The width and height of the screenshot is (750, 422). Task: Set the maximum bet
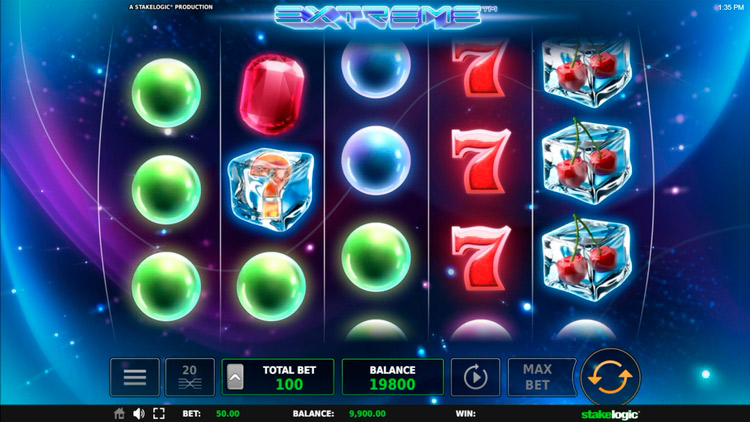click(537, 377)
